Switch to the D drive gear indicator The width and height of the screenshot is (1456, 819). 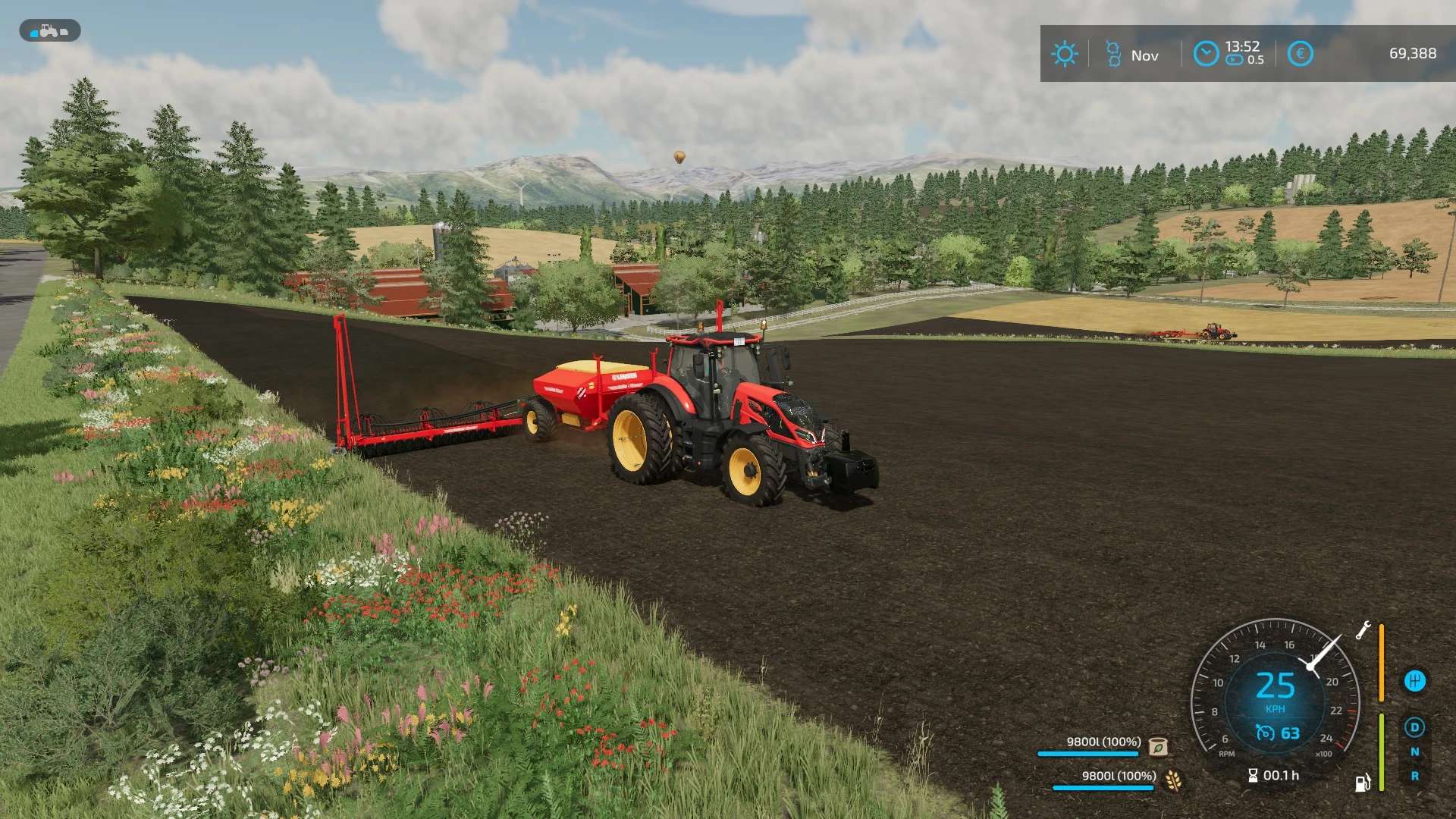(1414, 728)
